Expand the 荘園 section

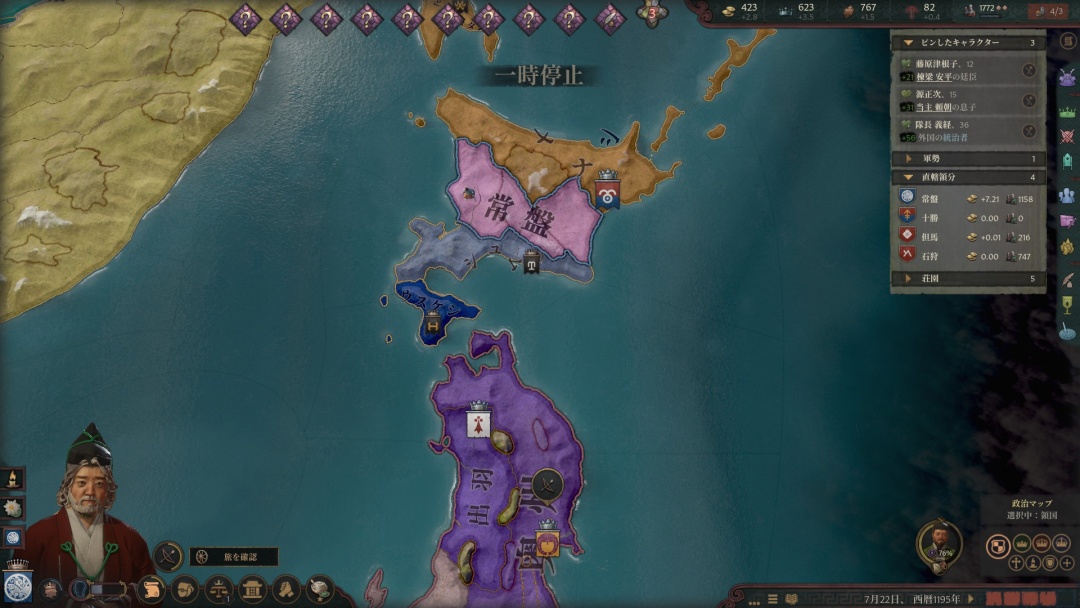[x=908, y=279]
